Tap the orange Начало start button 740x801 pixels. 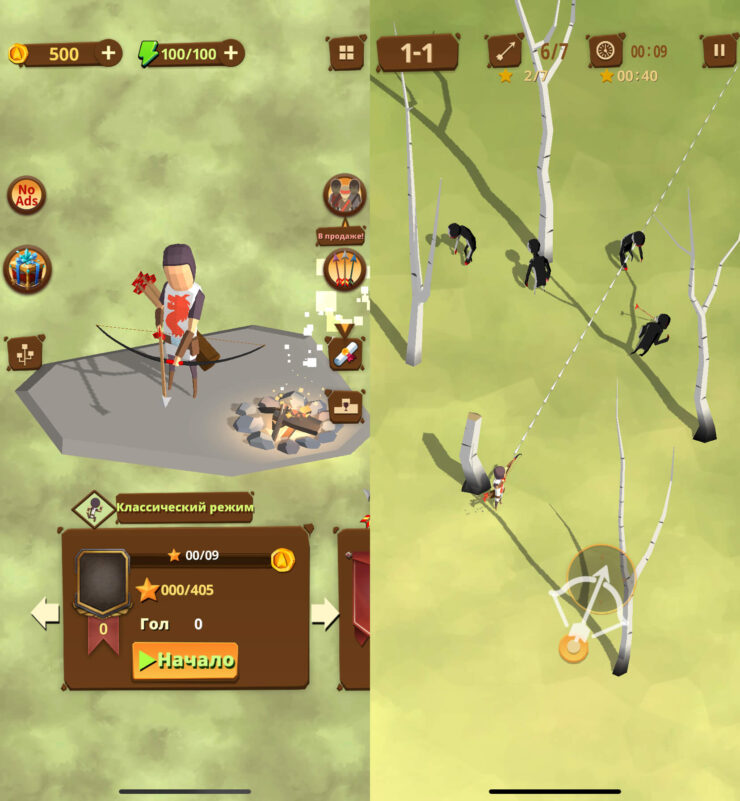click(186, 660)
